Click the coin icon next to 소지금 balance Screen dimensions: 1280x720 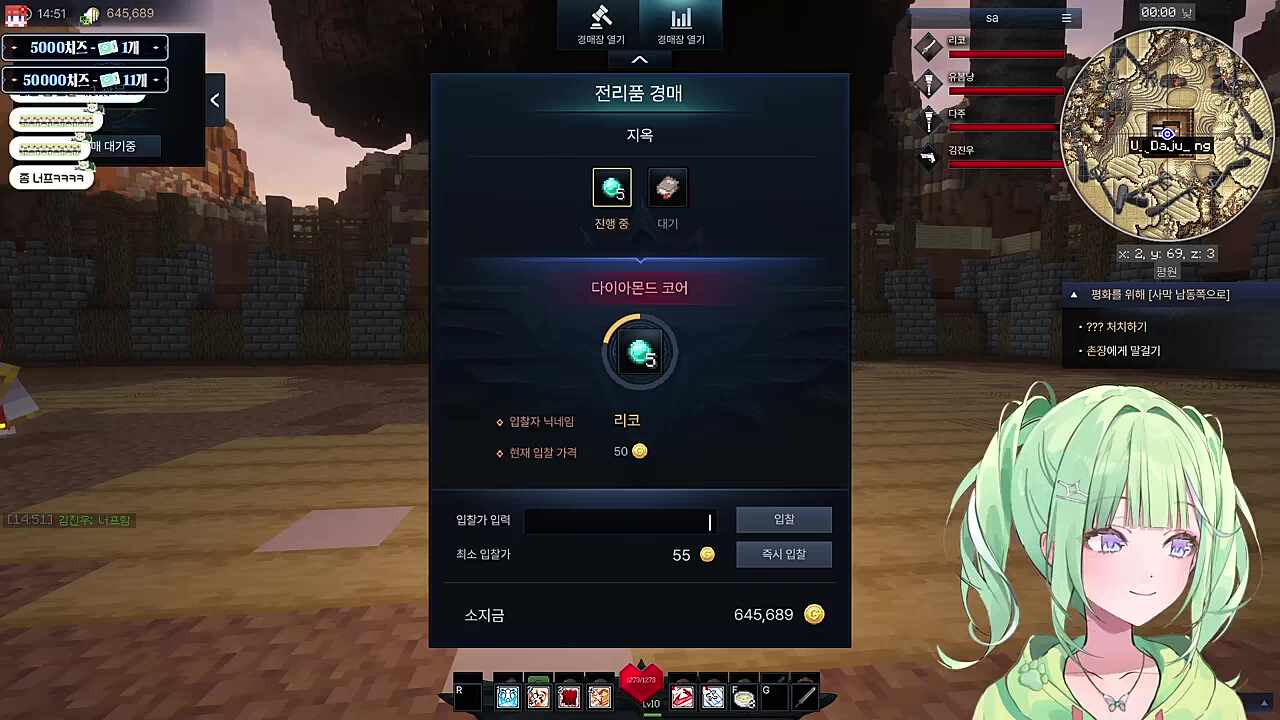[814, 614]
